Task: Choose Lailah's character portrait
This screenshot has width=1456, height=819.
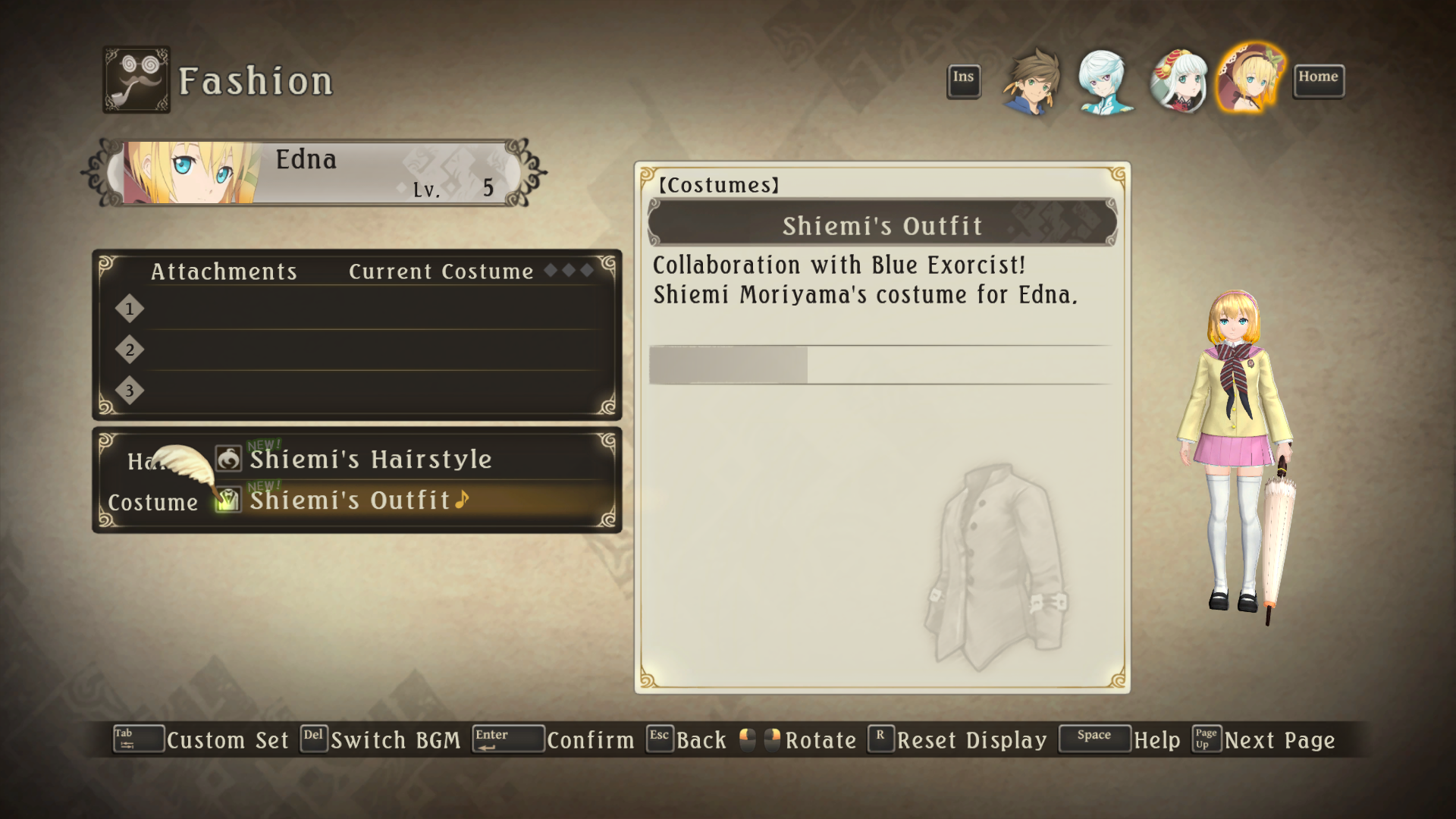Action: [x=1178, y=82]
